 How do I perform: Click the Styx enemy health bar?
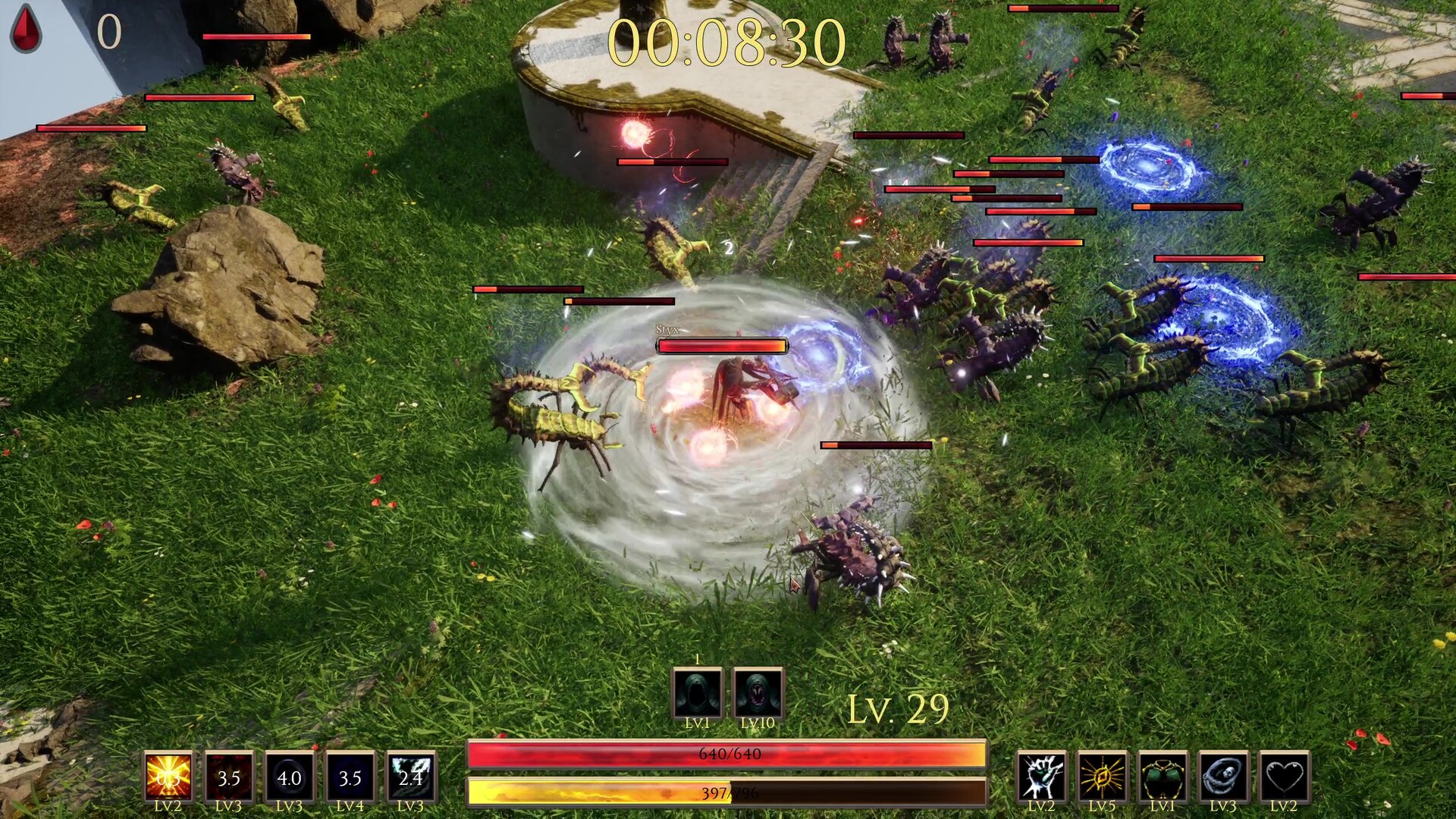721,345
